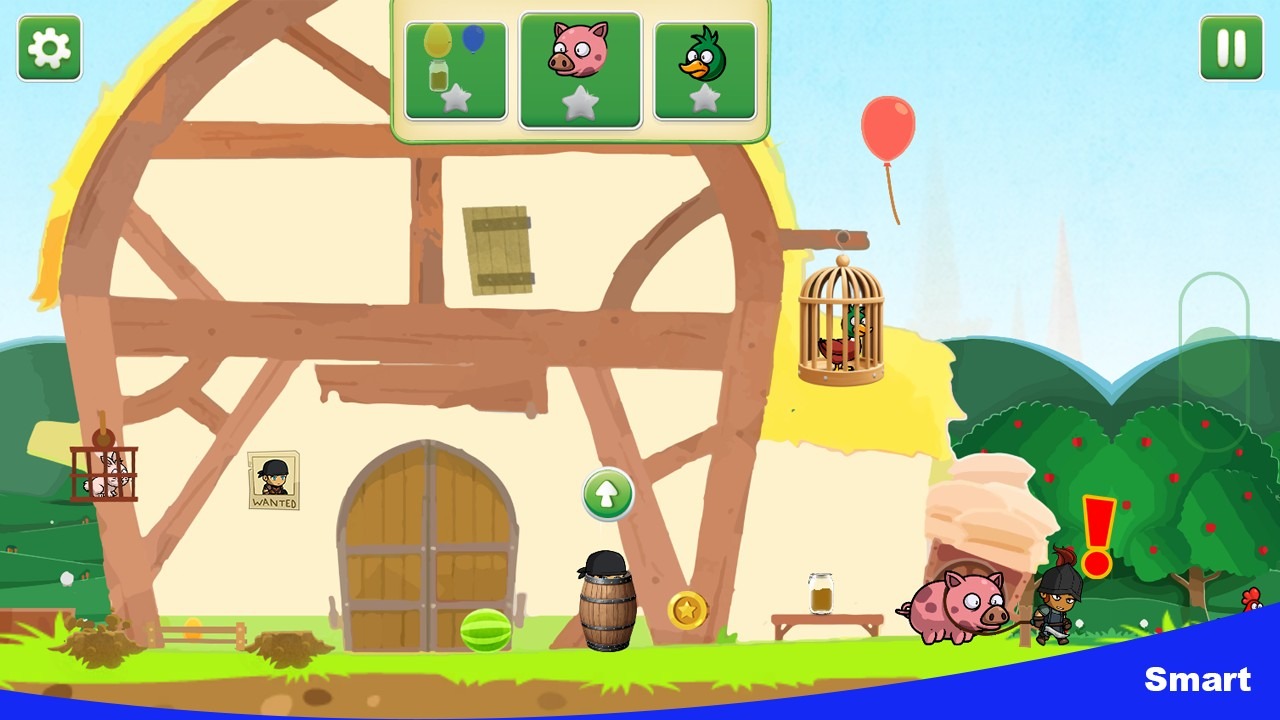Click the small cage on the left beam
This screenshot has height=720, width=1280.
coord(103,470)
